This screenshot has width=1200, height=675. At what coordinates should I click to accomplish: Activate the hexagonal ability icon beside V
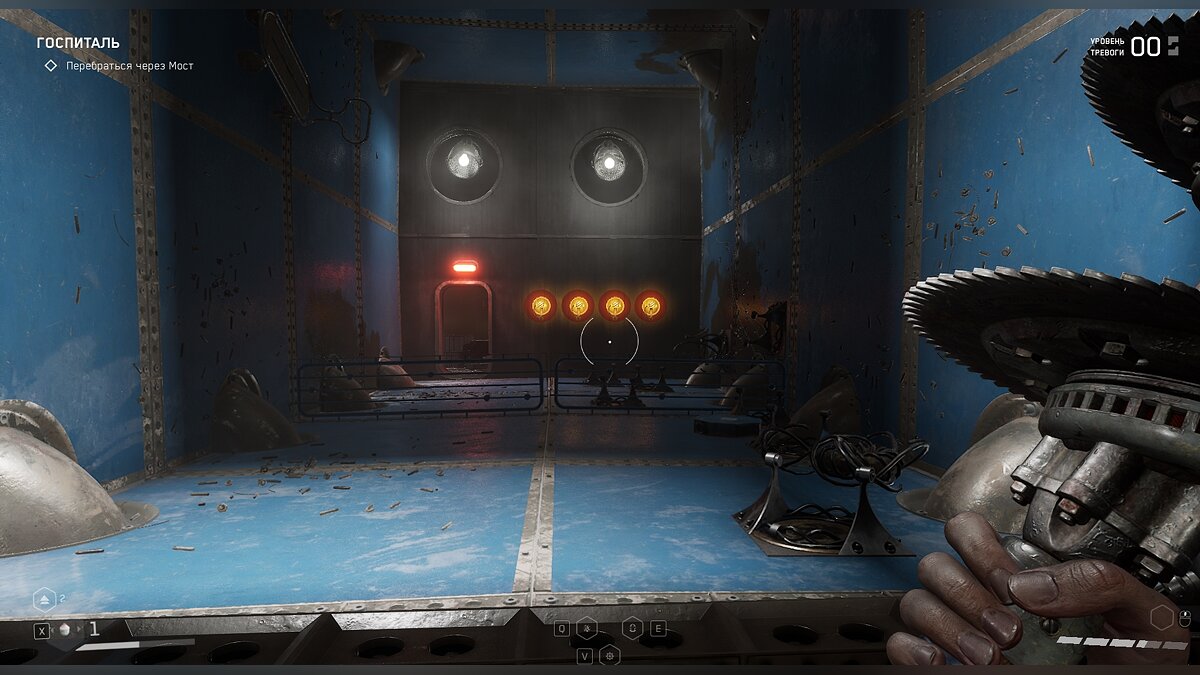pyautogui.click(x=610, y=655)
